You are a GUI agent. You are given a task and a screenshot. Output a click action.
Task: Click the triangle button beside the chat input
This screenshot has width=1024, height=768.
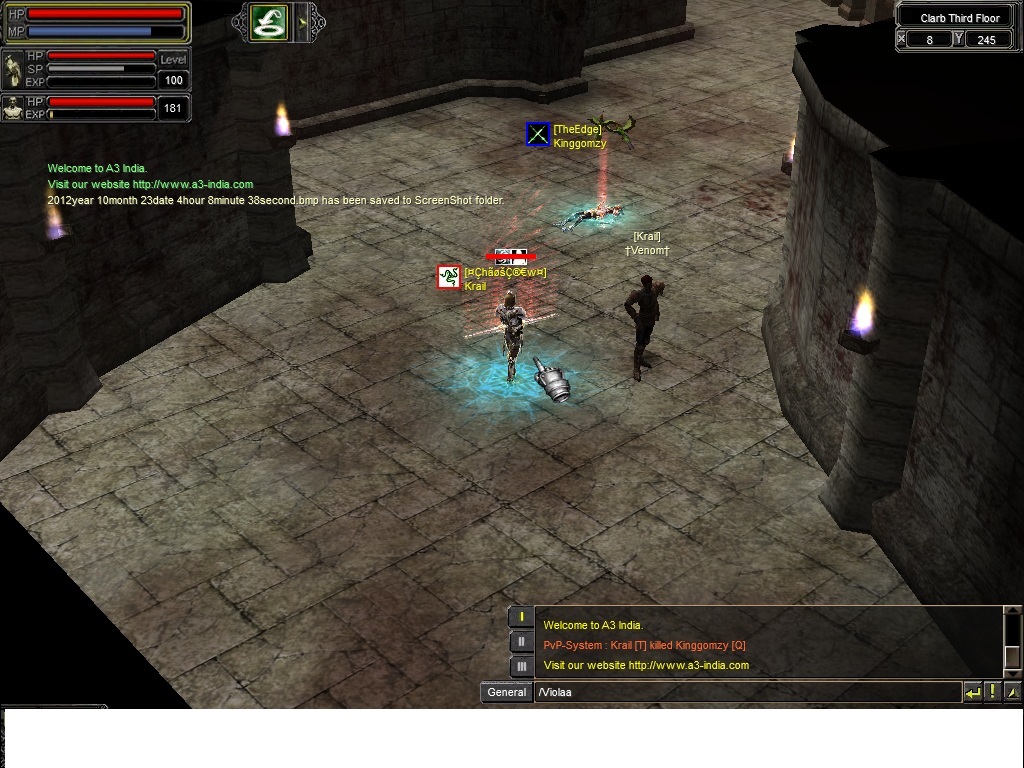click(x=1012, y=692)
